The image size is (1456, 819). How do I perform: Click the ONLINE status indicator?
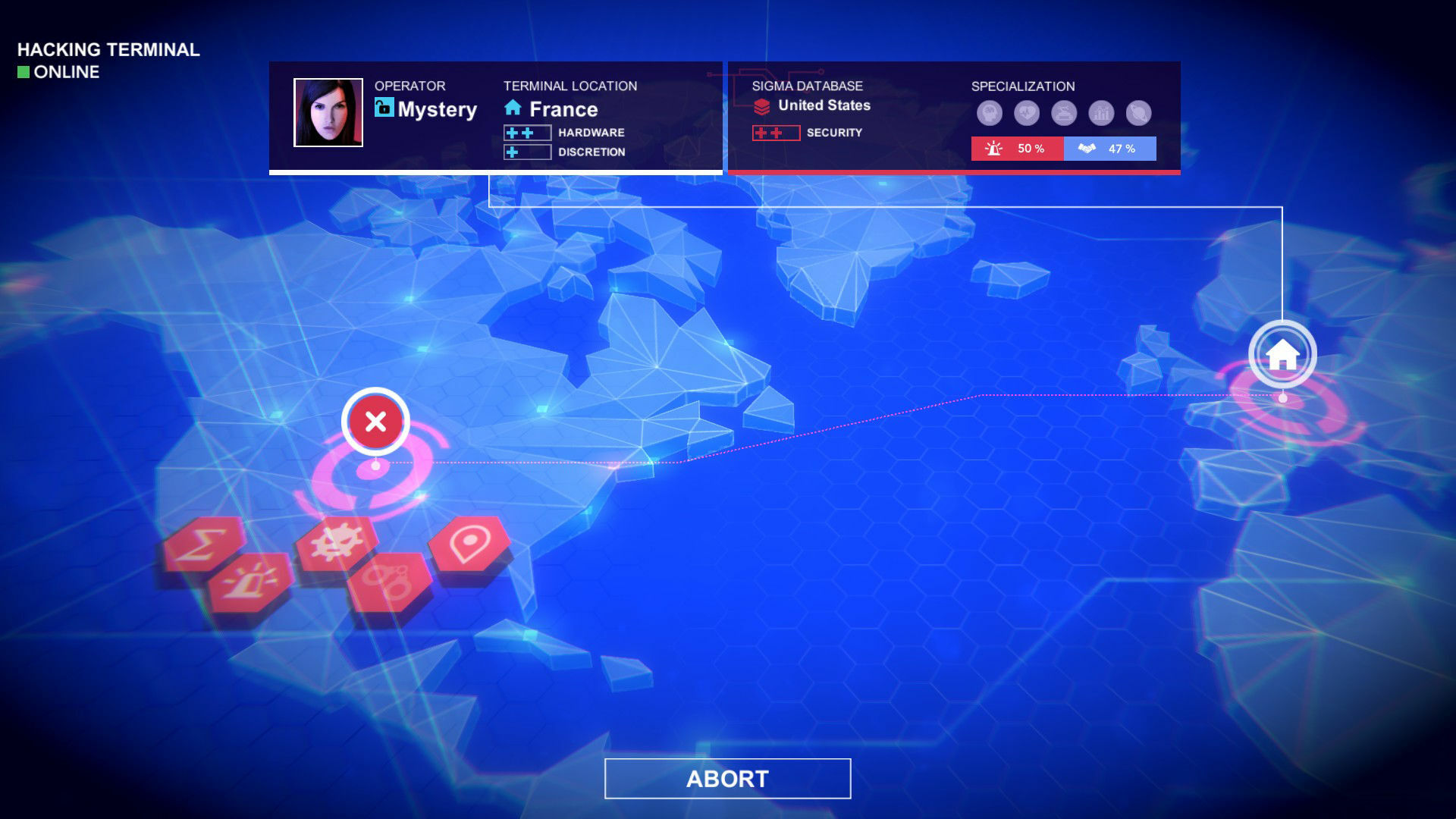click(57, 72)
